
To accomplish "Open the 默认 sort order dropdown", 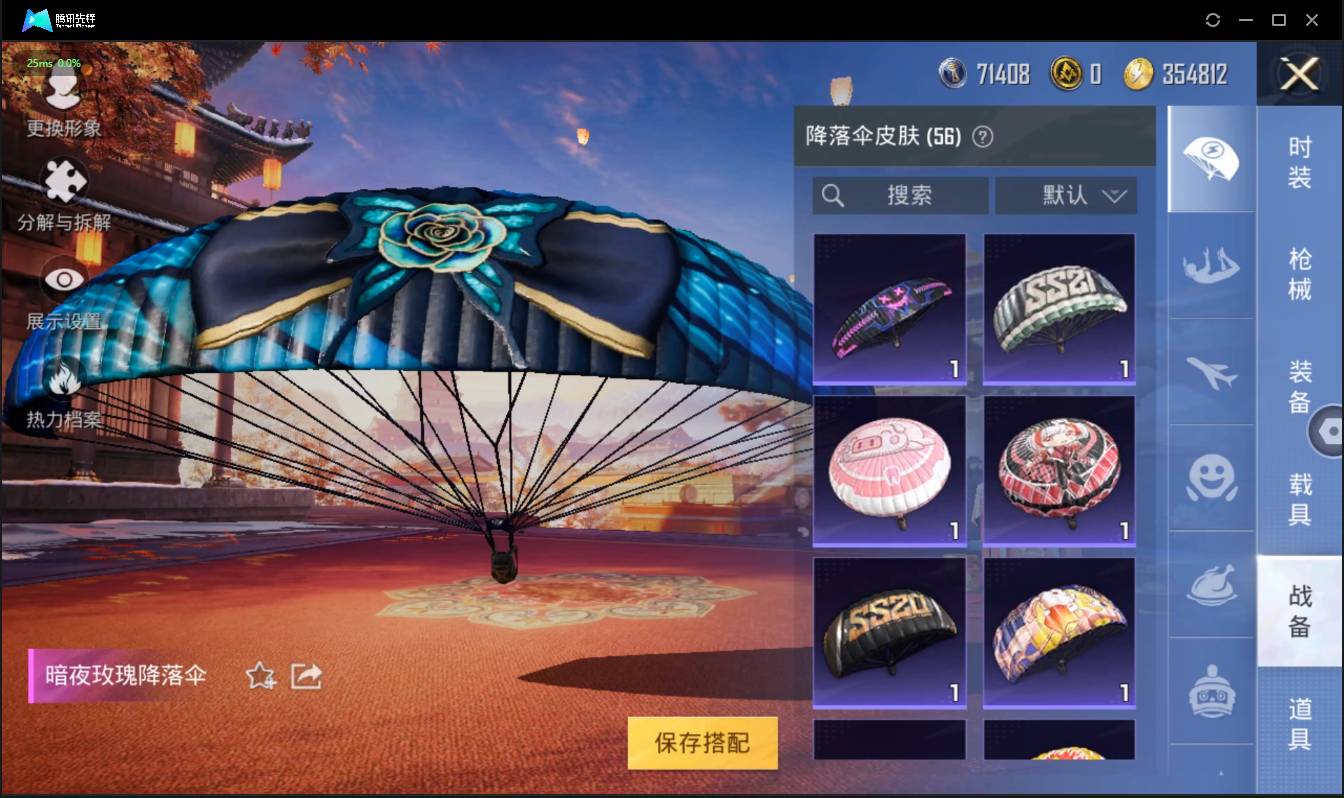I will pyautogui.click(x=1067, y=195).
